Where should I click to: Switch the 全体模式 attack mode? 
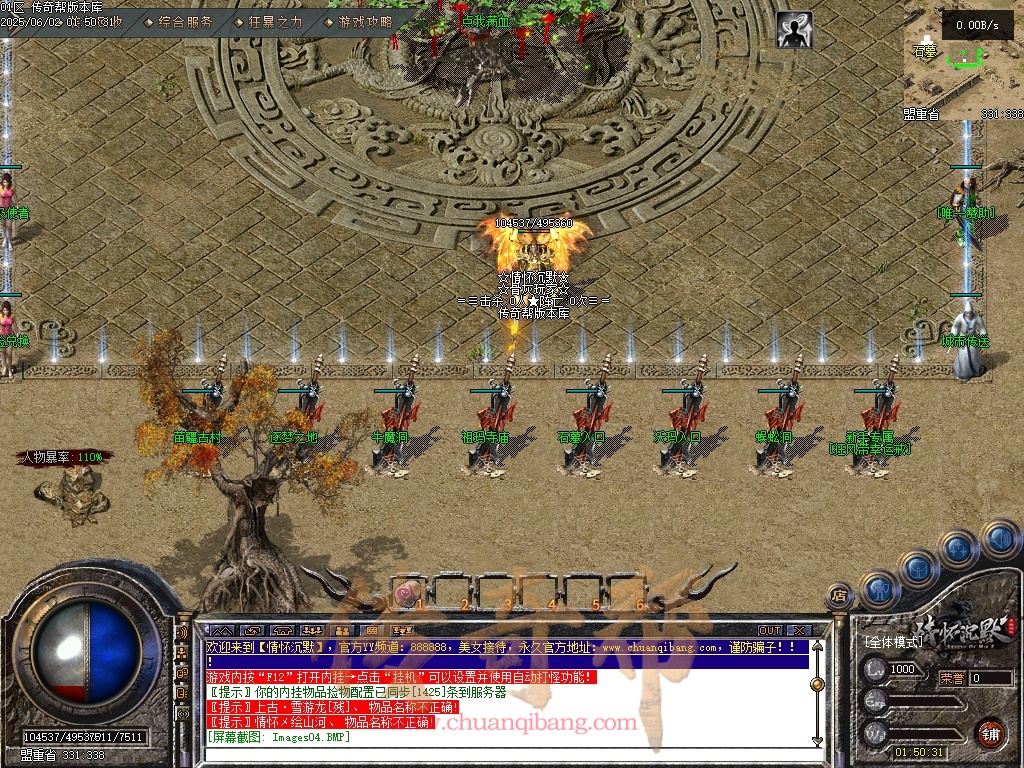coord(892,642)
